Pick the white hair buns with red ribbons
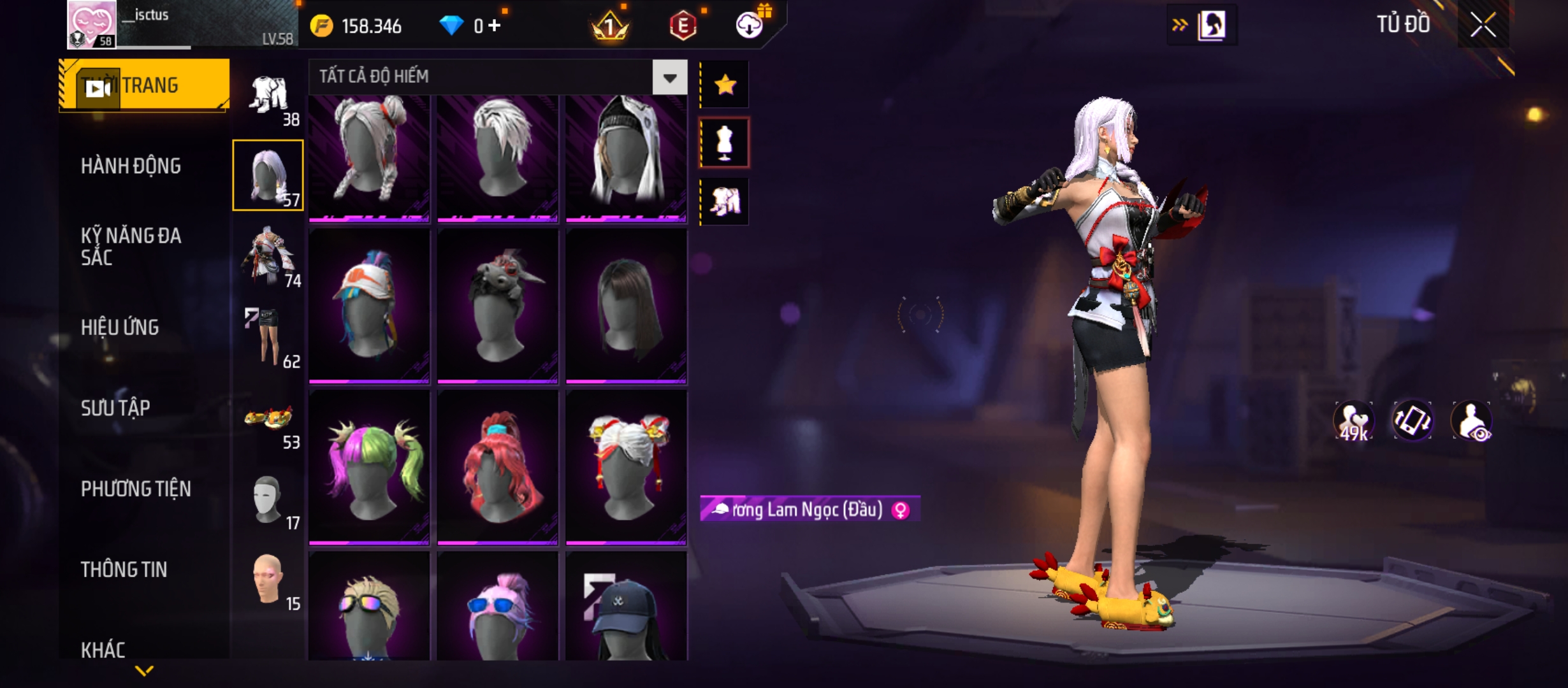Screen dimensions: 1568x688 click(x=626, y=468)
